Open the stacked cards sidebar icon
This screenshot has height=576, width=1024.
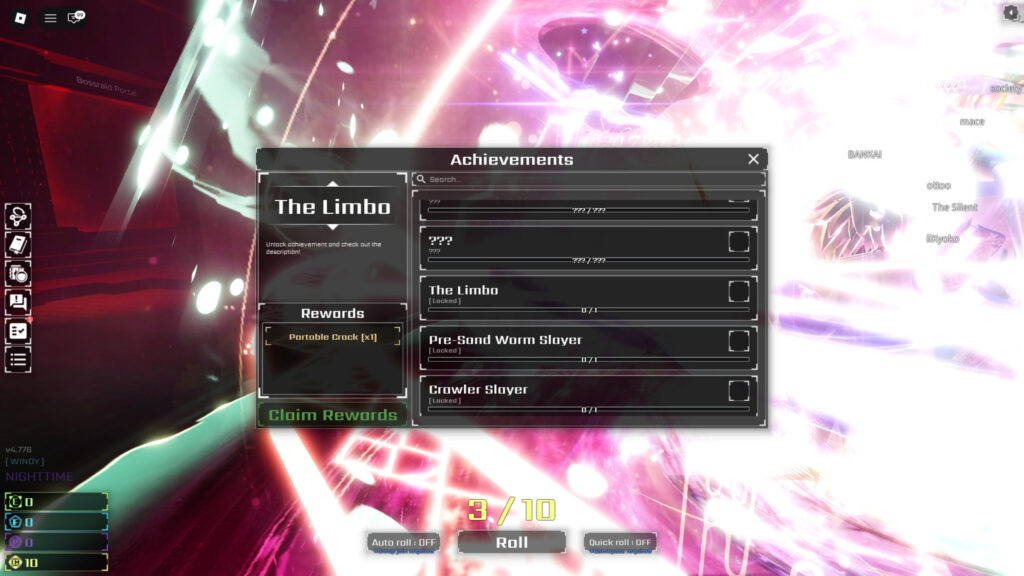click(x=18, y=273)
